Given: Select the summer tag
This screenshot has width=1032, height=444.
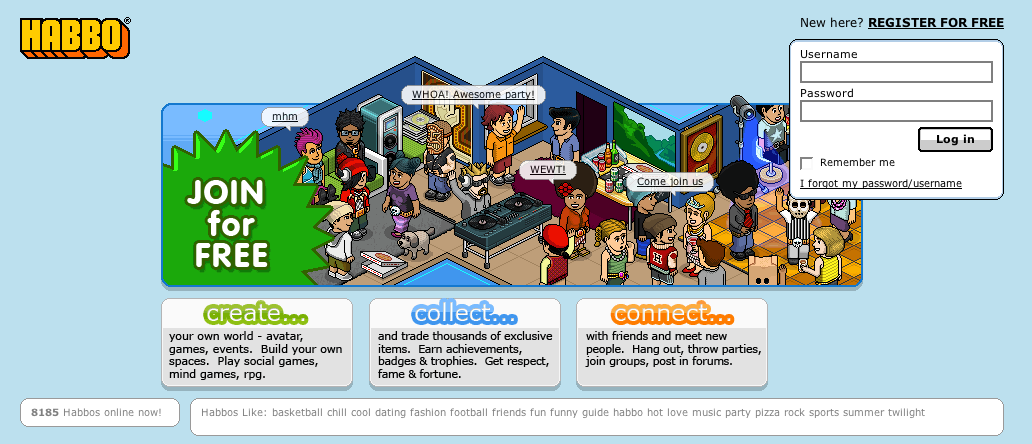Looking at the screenshot, I should click(x=860, y=413).
